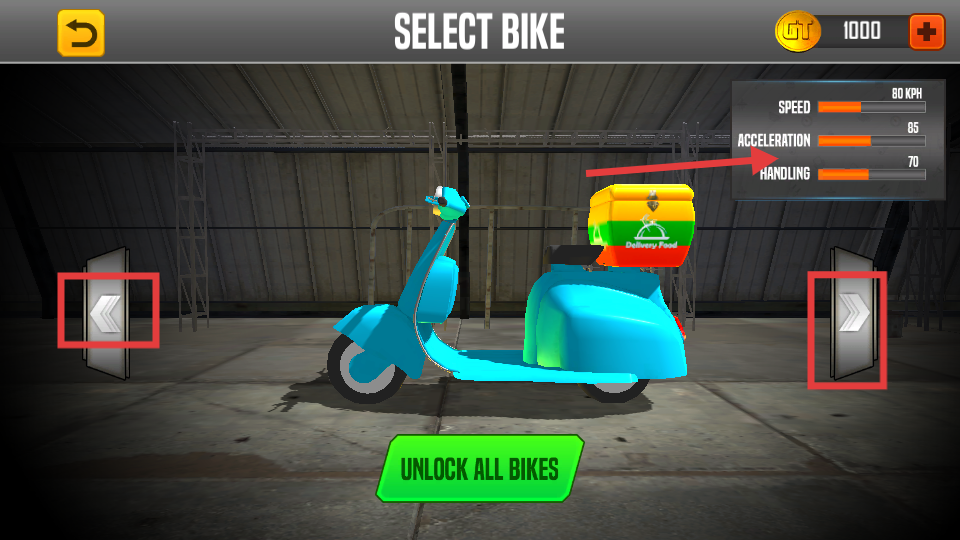
Task: Add coins with the orange plus button
Action: point(926,32)
